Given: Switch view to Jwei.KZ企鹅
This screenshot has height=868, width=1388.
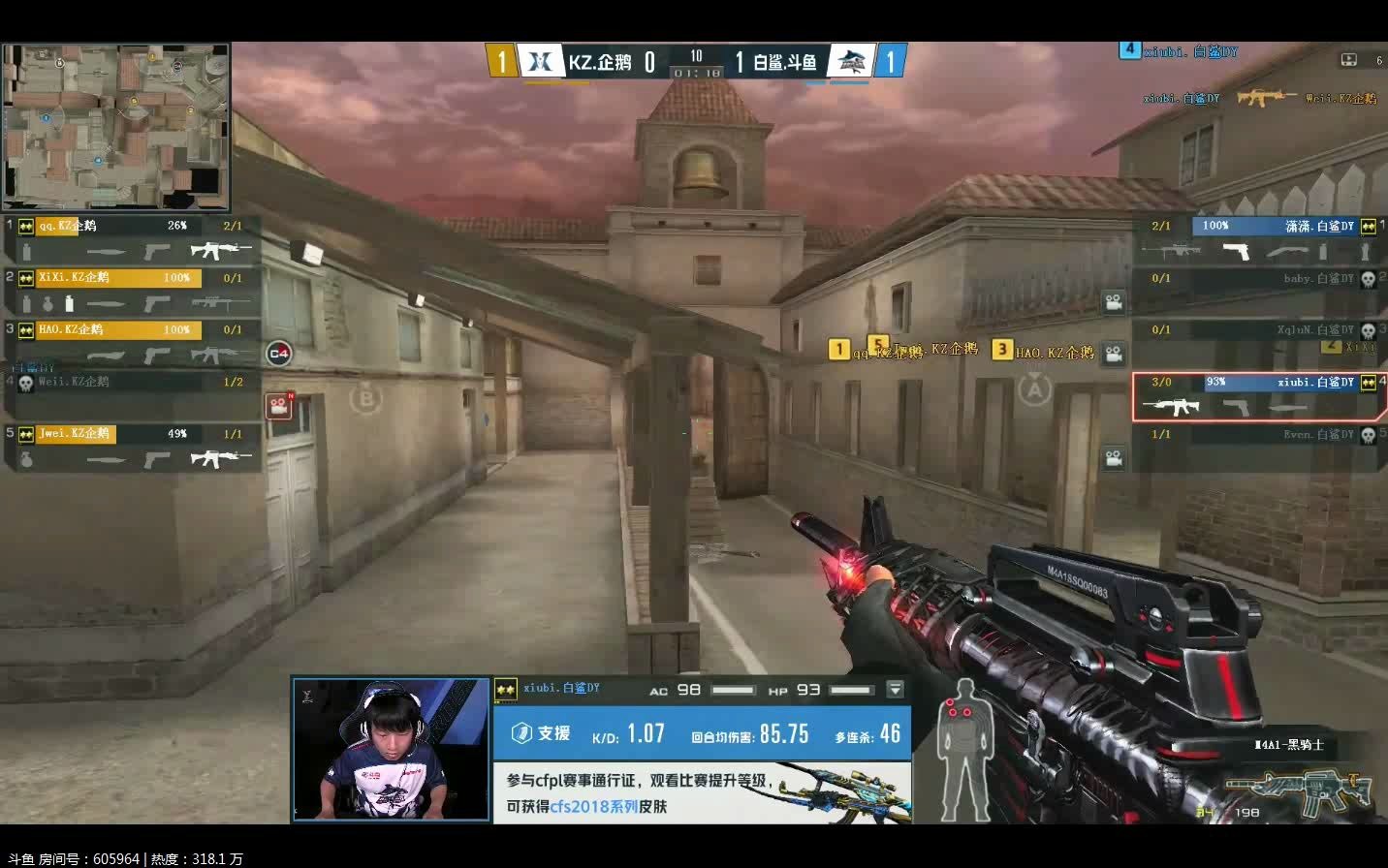Looking at the screenshot, I should click(x=133, y=447).
